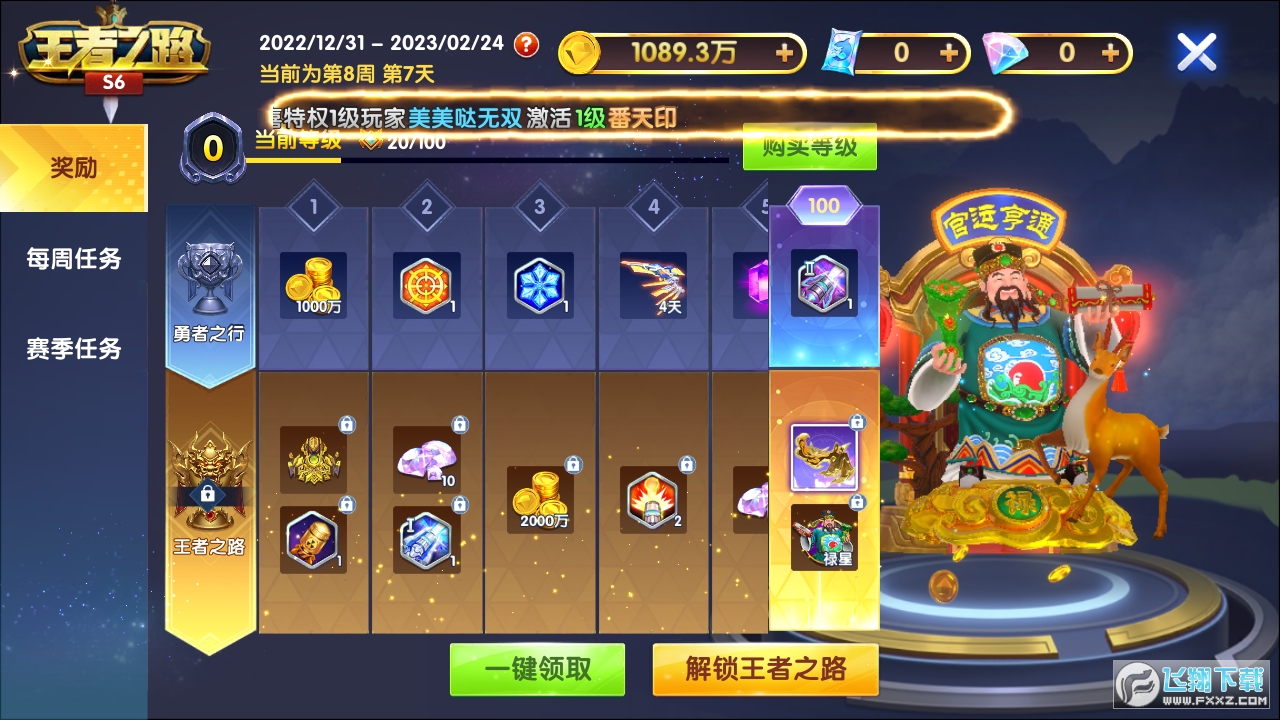Click the 1000万 gold coin reward at level 1

[313, 285]
